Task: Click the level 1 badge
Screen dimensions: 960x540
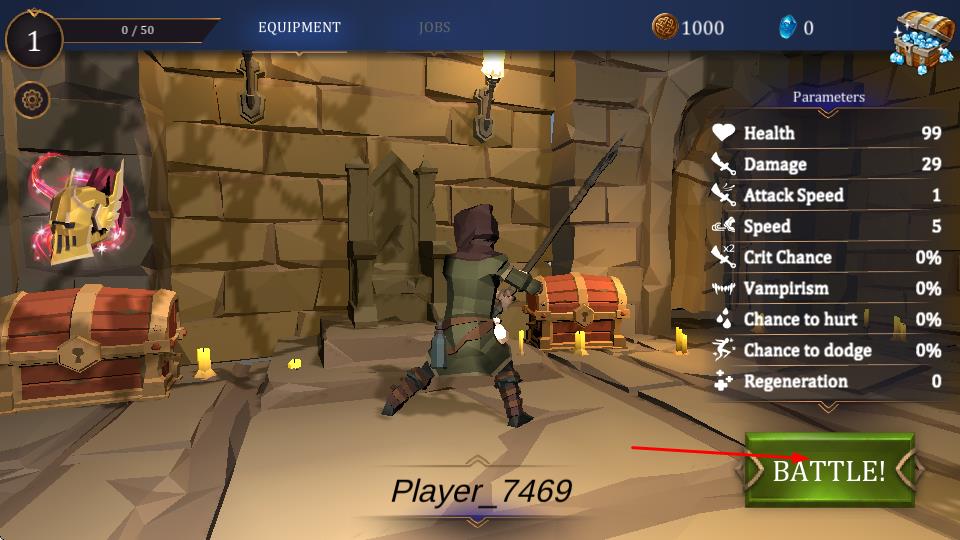Action: [x=34, y=41]
